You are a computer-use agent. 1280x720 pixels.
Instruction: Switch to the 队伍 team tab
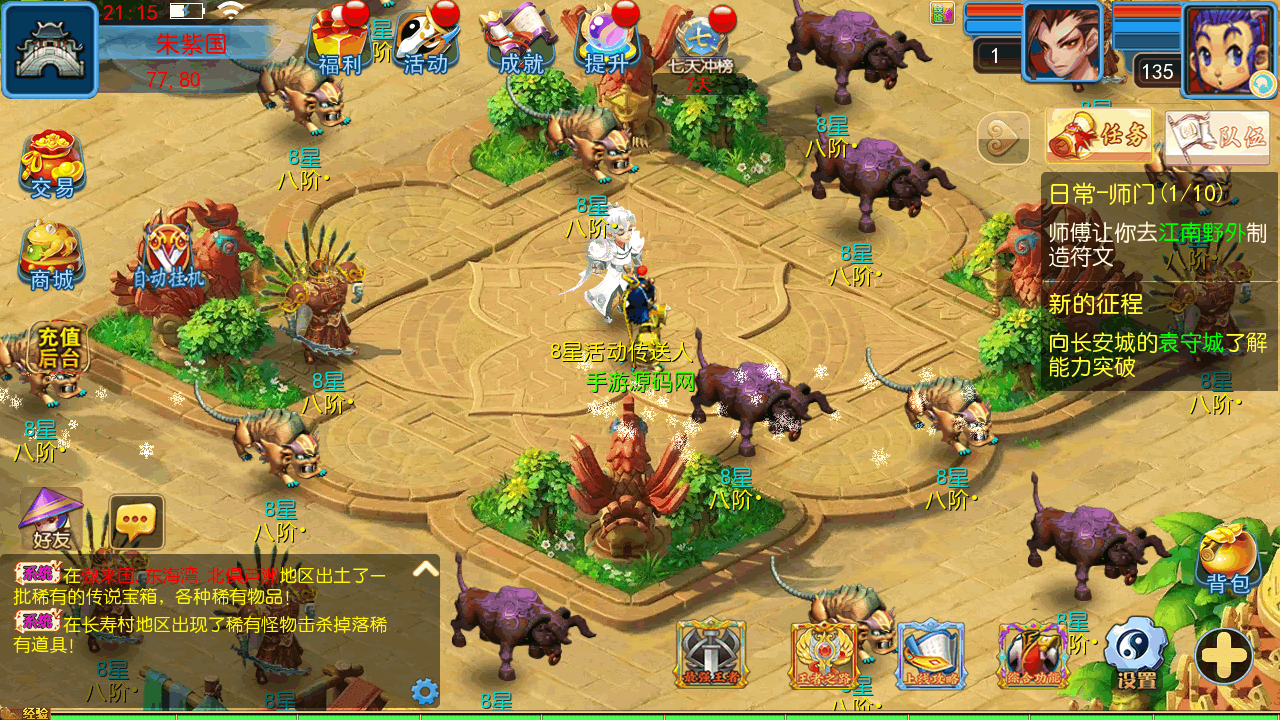(1216, 137)
